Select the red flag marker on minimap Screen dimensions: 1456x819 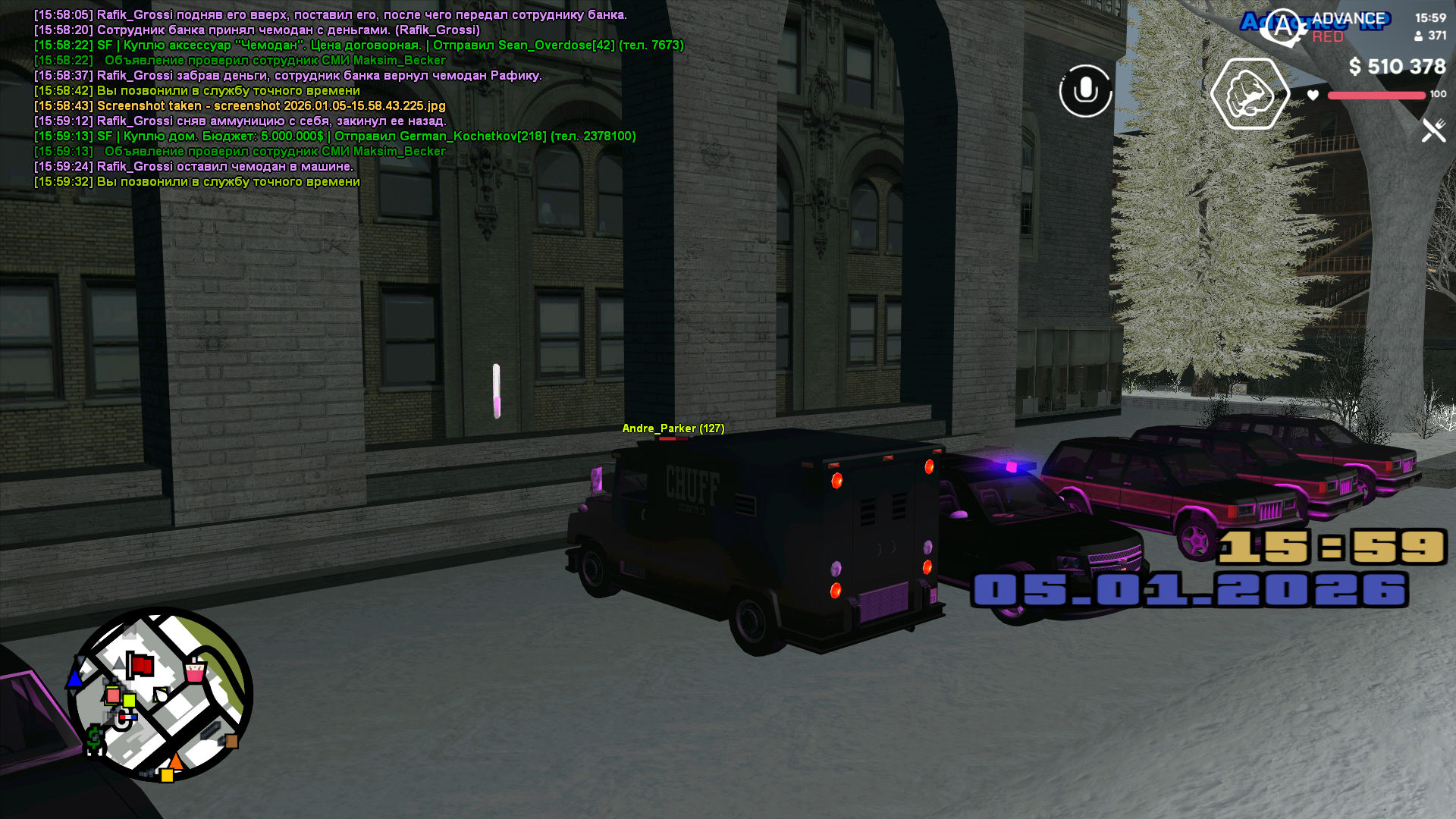(140, 666)
